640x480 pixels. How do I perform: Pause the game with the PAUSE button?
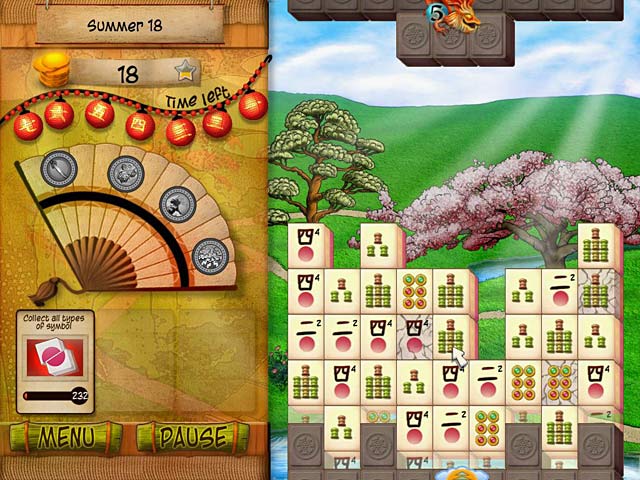[x=192, y=438]
